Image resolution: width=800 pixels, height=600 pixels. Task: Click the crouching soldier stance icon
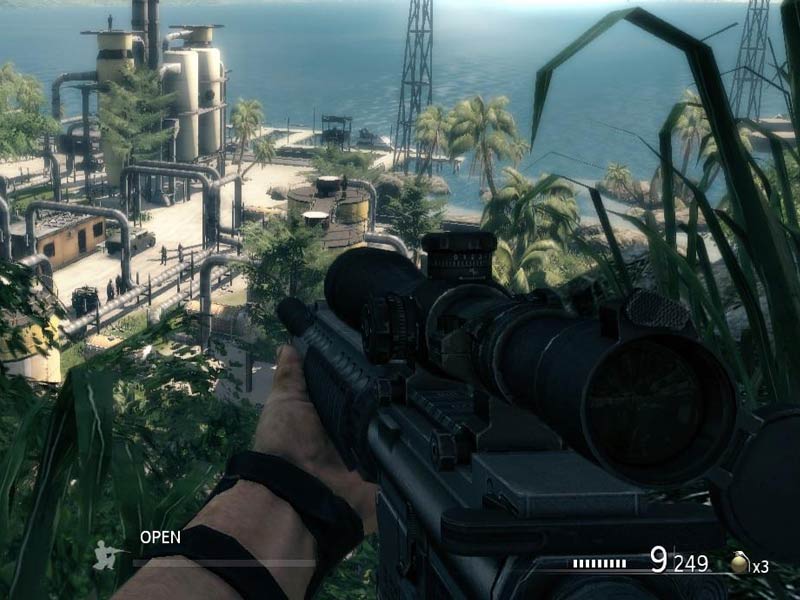click(107, 555)
